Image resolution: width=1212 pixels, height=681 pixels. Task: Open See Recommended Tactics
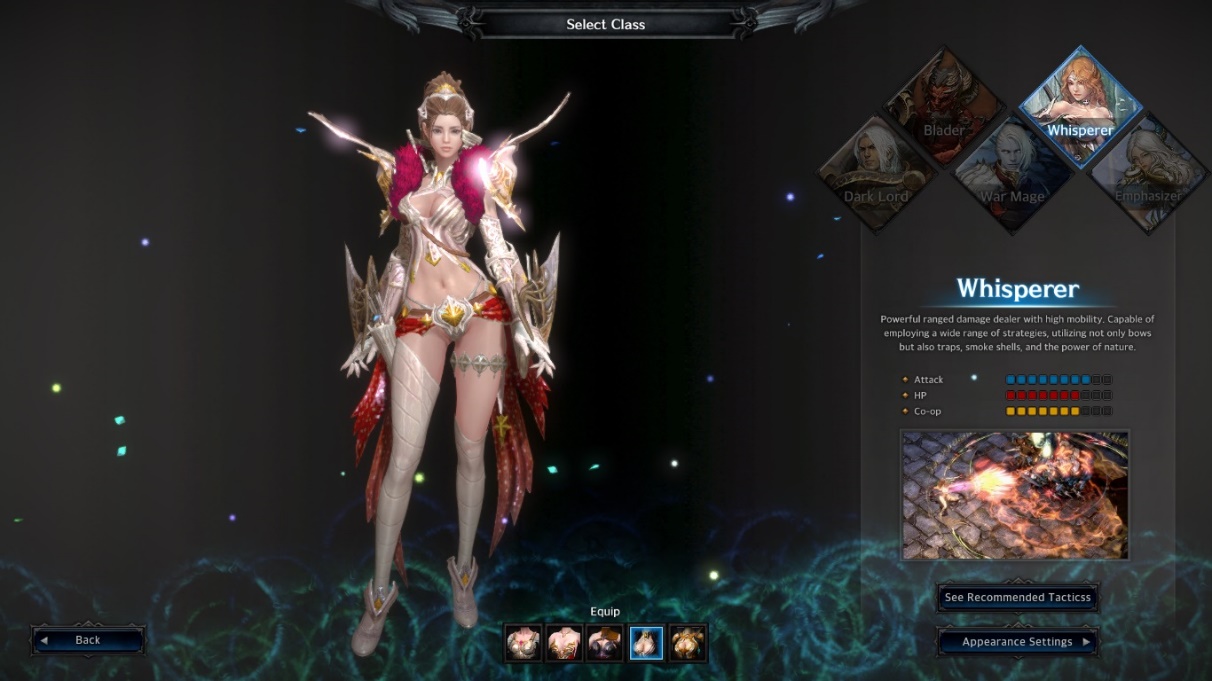coord(1018,598)
